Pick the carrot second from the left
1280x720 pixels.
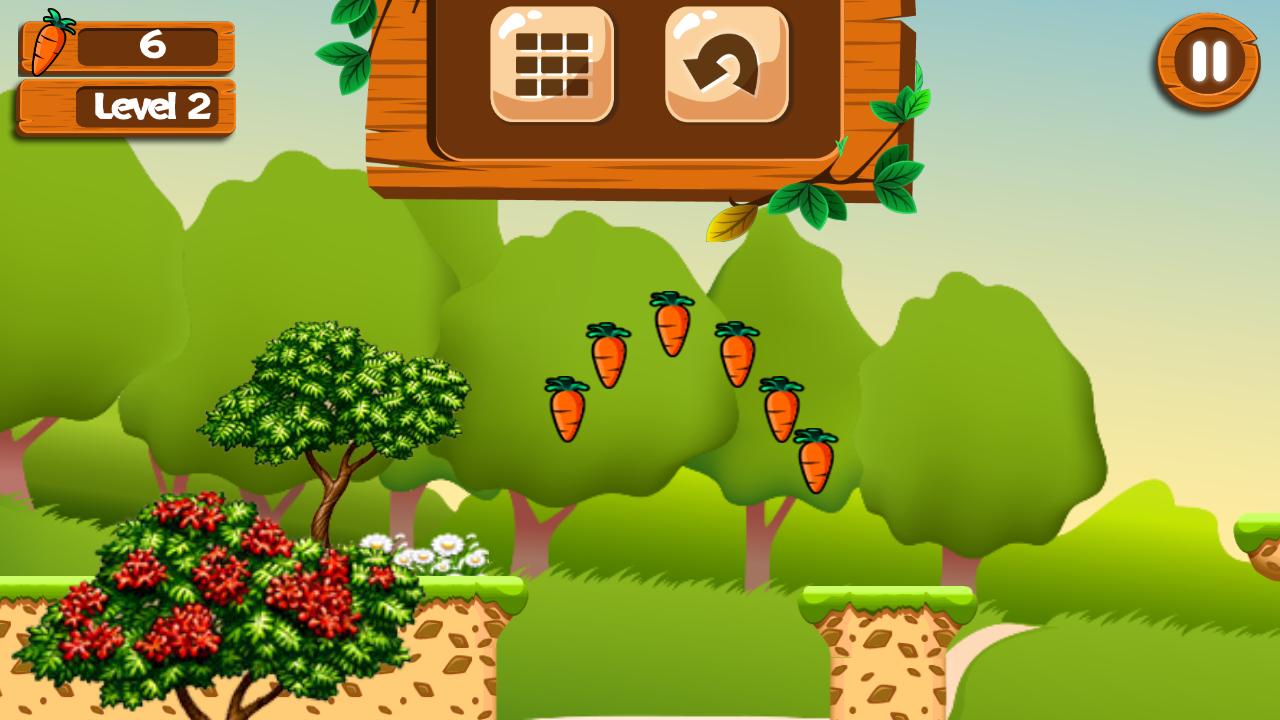click(x=608, y=362)
